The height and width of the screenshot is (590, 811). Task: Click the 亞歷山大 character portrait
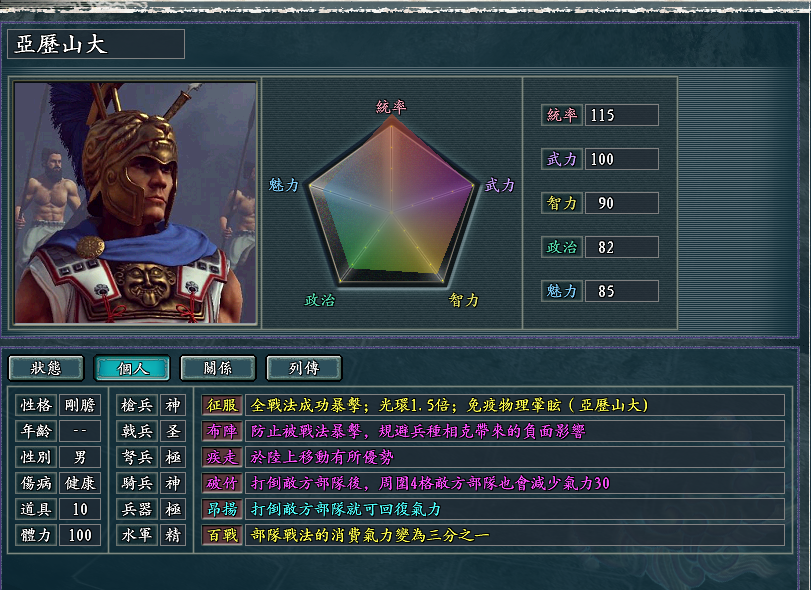(x=135, y=203)
